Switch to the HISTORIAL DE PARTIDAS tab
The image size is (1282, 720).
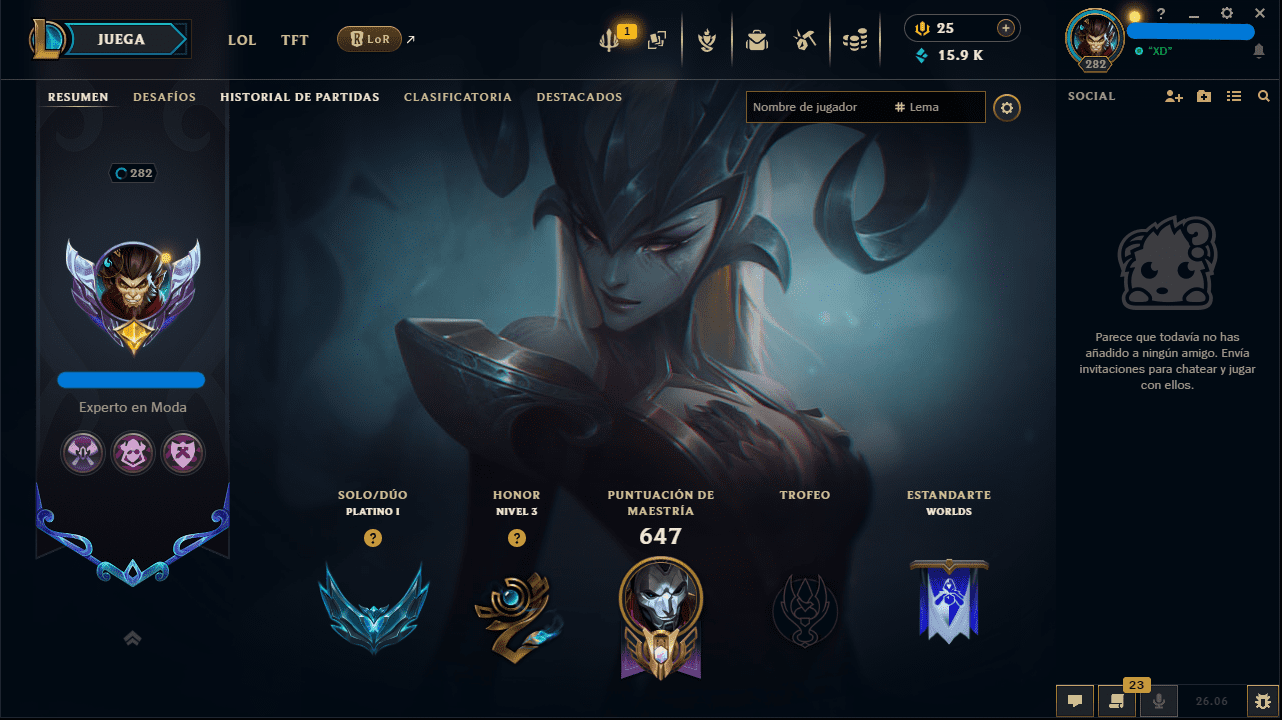pyautogui.click(x=299, y=97)
